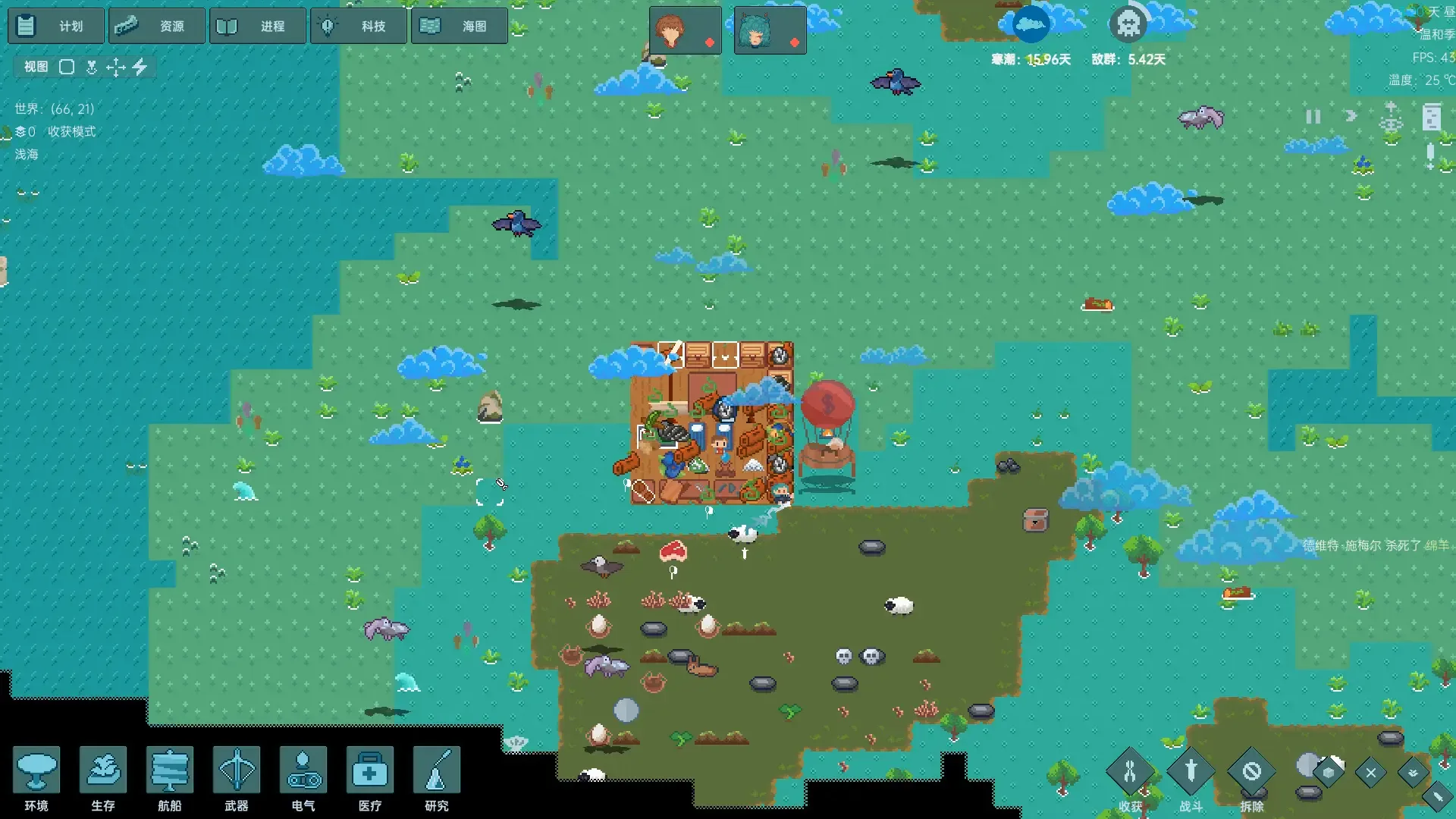The height and width of the screenshot is (819, 1456).
Task: Switch to the 海图 sea chart tab
Action: pos(459,25)
